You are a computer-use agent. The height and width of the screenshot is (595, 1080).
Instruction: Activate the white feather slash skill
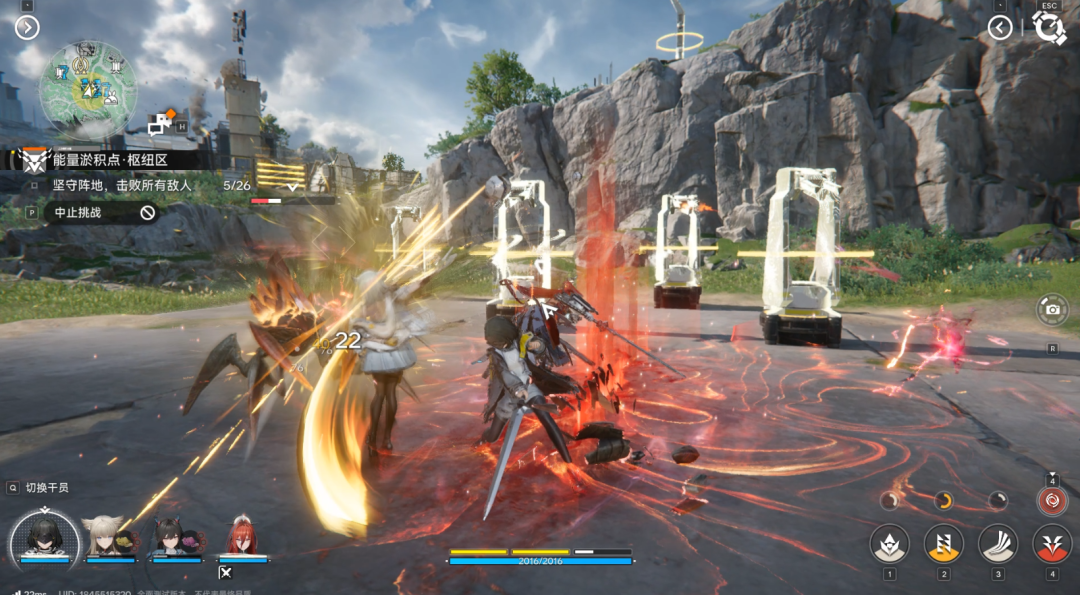pos(997,544)
